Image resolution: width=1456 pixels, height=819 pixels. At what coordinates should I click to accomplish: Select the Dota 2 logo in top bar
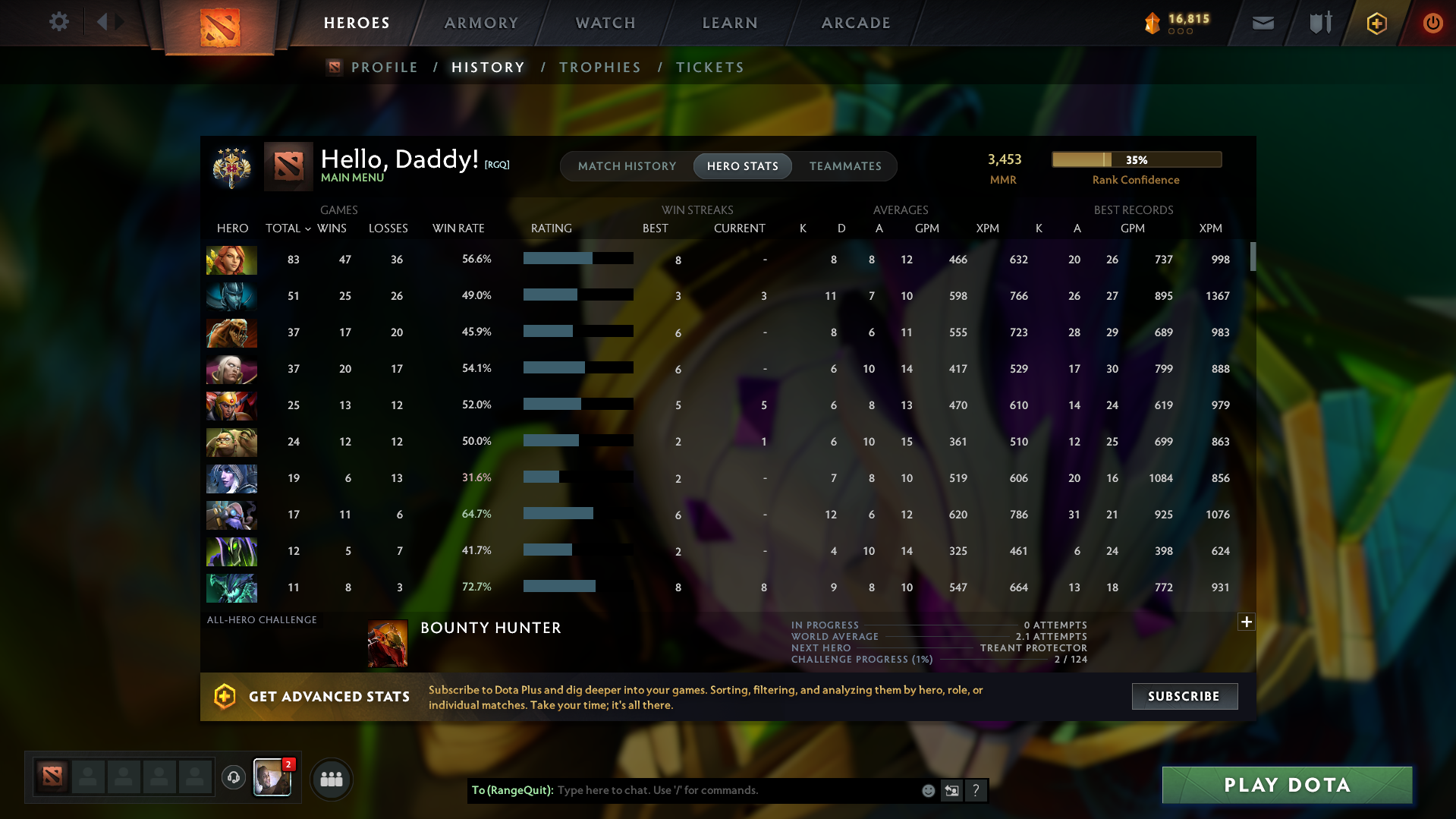(x=219, y=27)
